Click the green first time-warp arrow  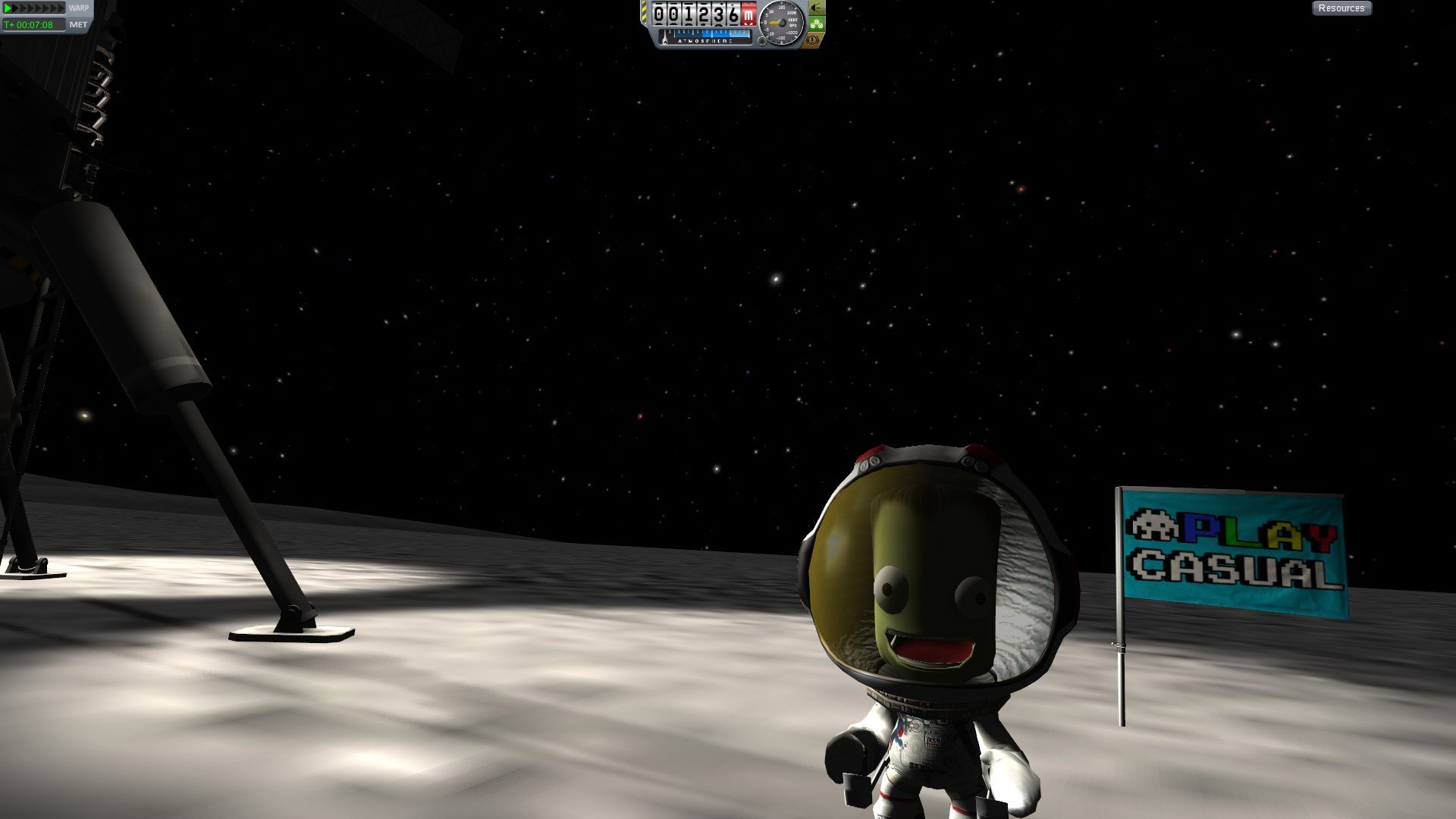pyautogui.click(x=8, y=8)
